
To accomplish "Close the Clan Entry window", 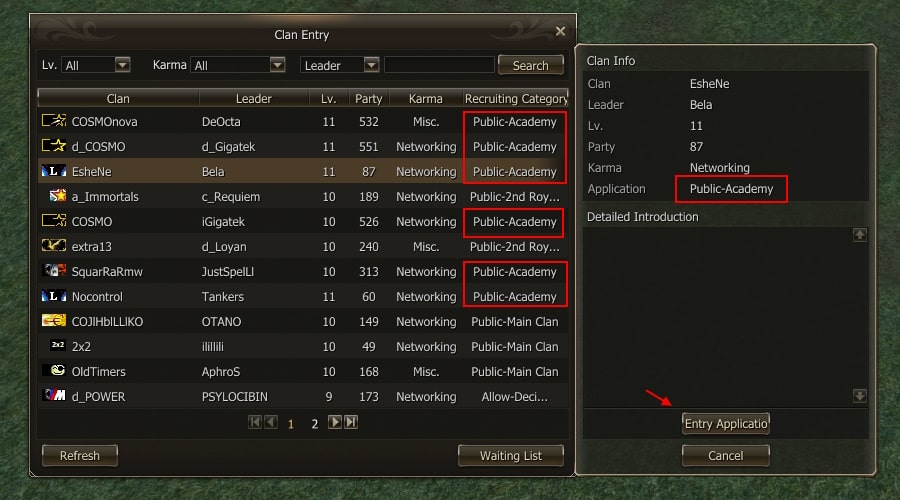I will click(x=560, y=31).
